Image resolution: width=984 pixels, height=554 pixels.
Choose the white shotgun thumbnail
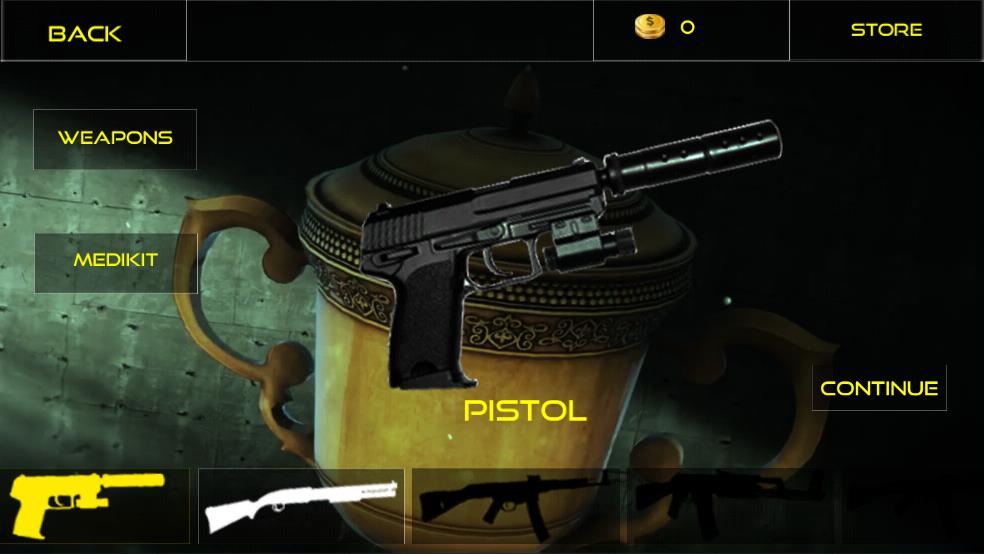coord(301,505)
